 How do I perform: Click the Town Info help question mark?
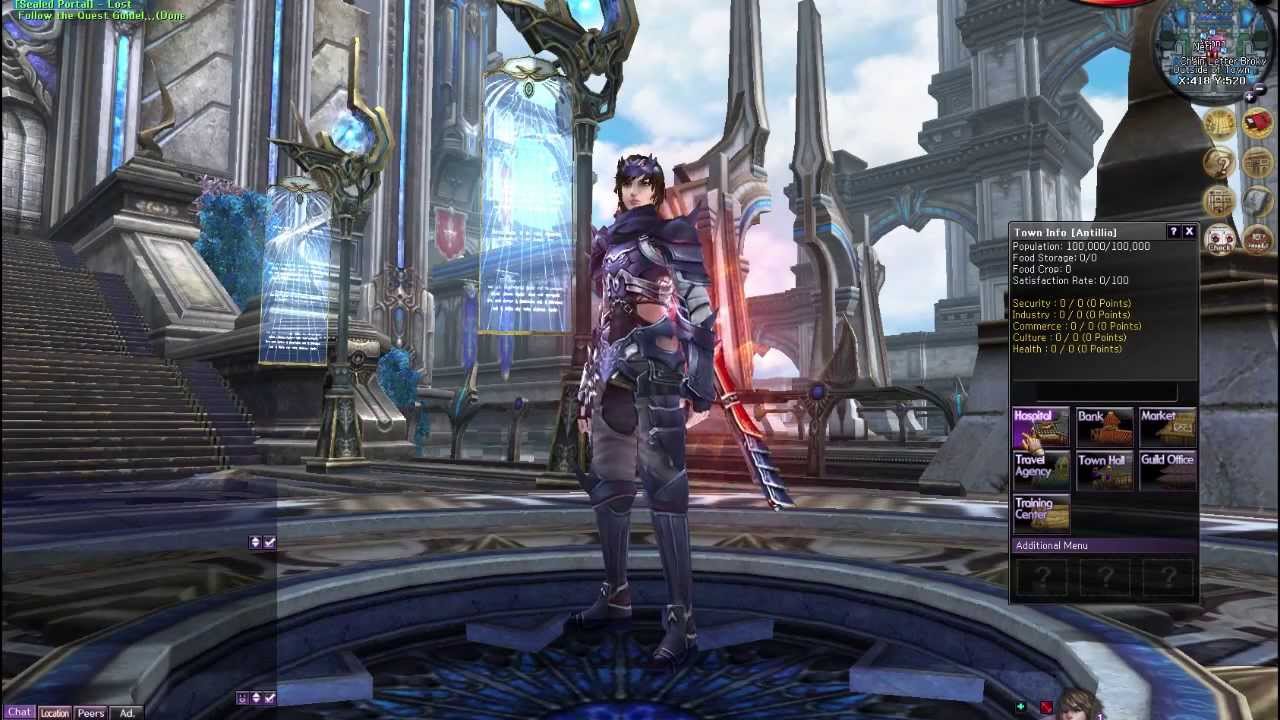click(x=1174, y=232)
